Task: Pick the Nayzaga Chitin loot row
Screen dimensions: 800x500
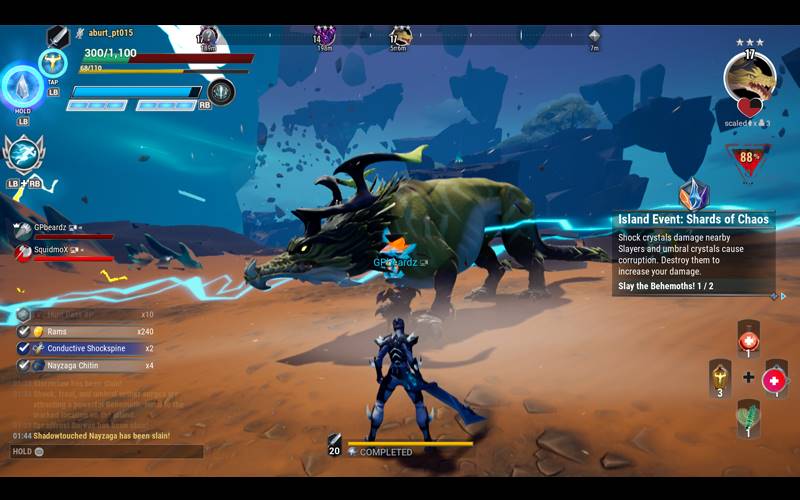Action: [x=86, y=365]
